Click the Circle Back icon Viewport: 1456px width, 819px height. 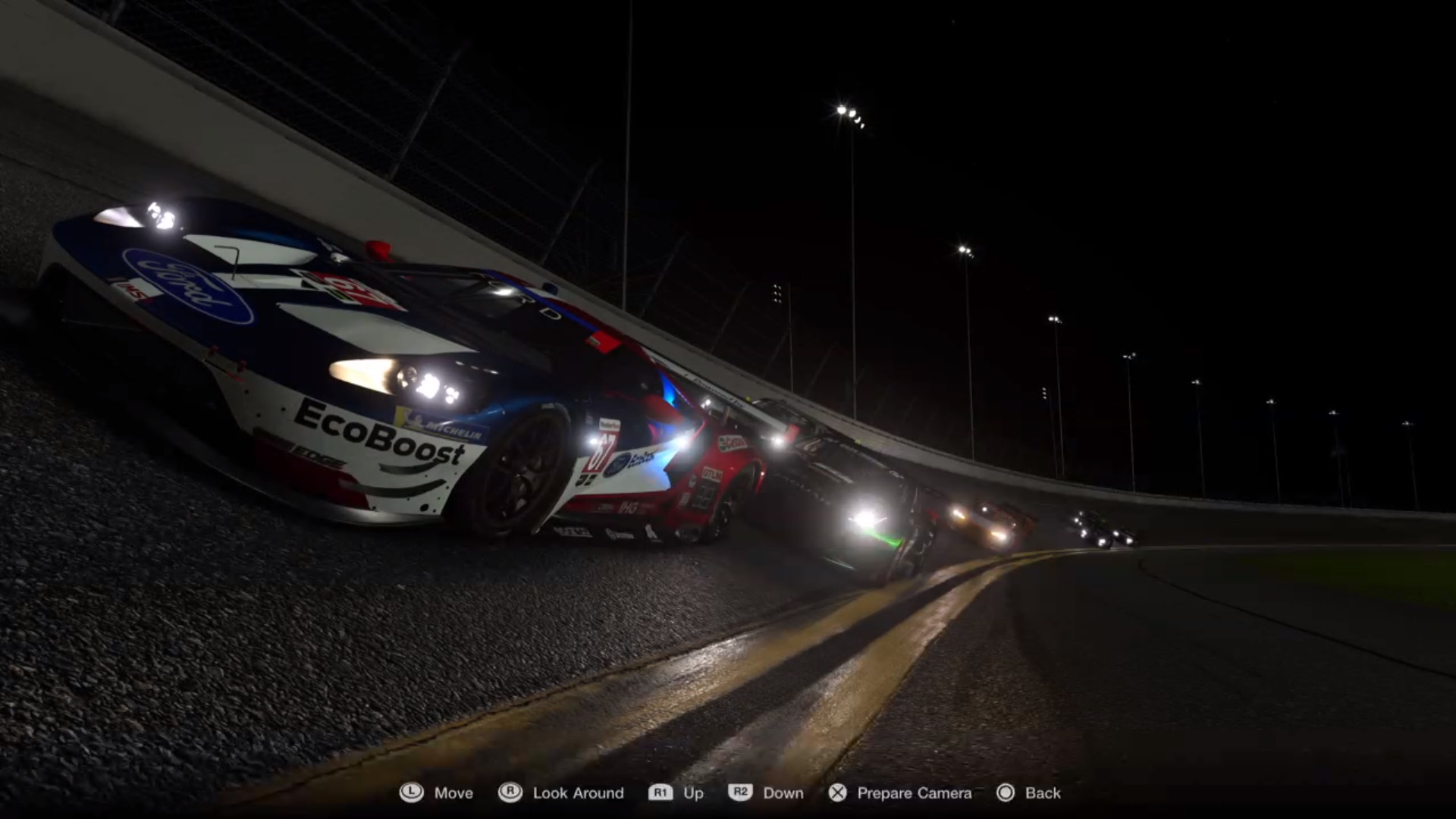(1007, 793)
